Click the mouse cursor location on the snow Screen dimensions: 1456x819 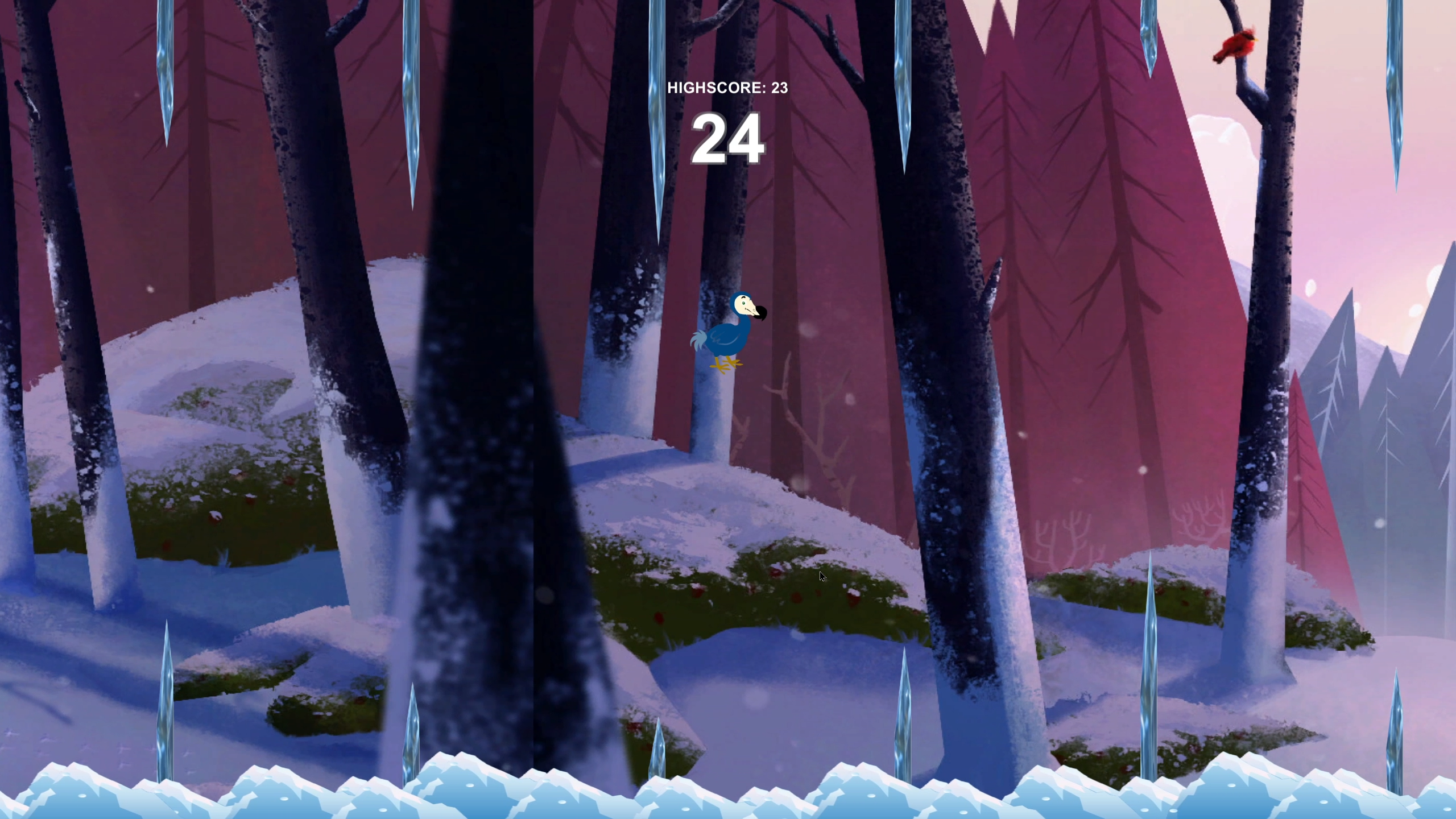point(823,577)
